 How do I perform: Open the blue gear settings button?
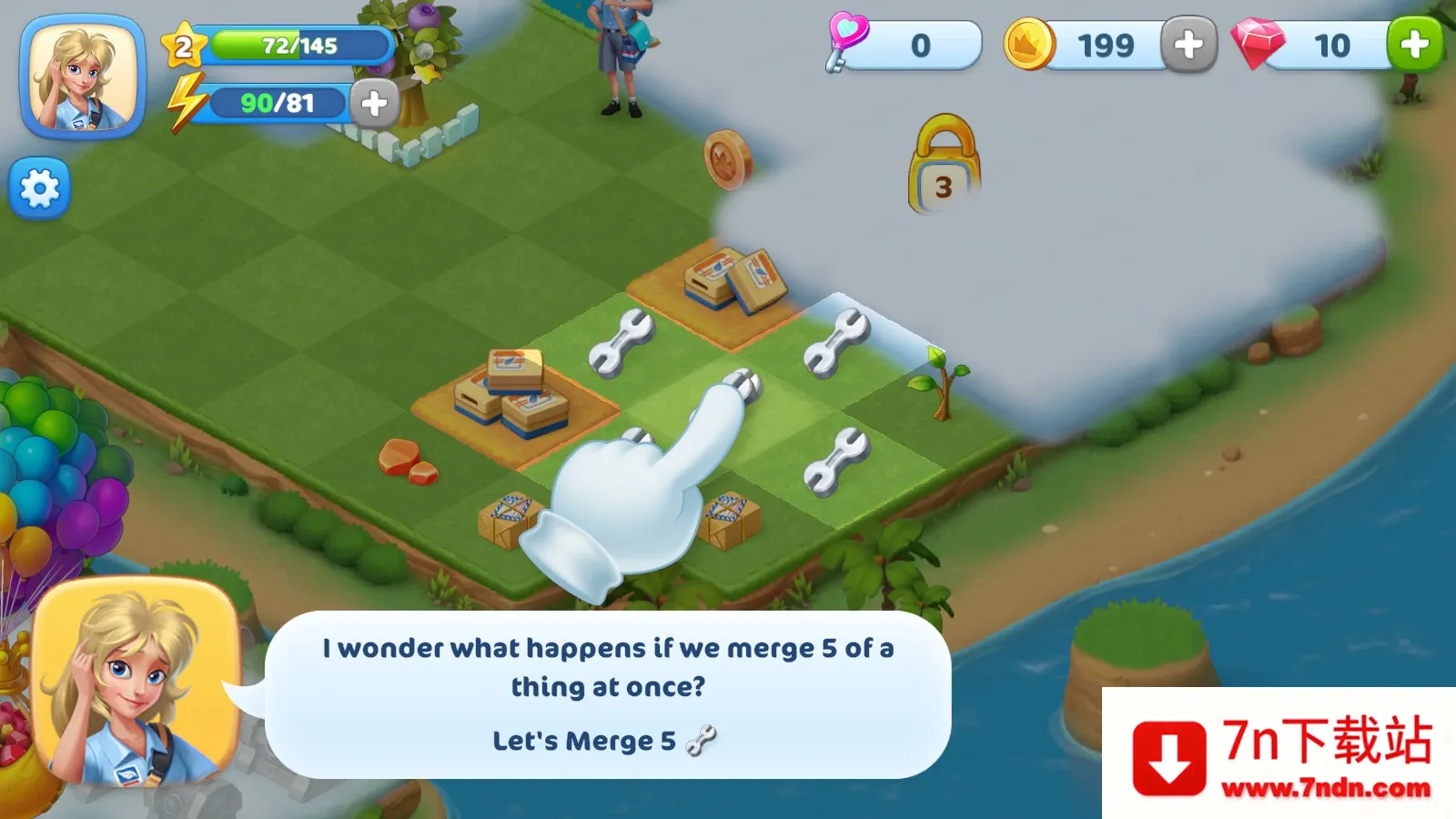click(x=39, y=189)
